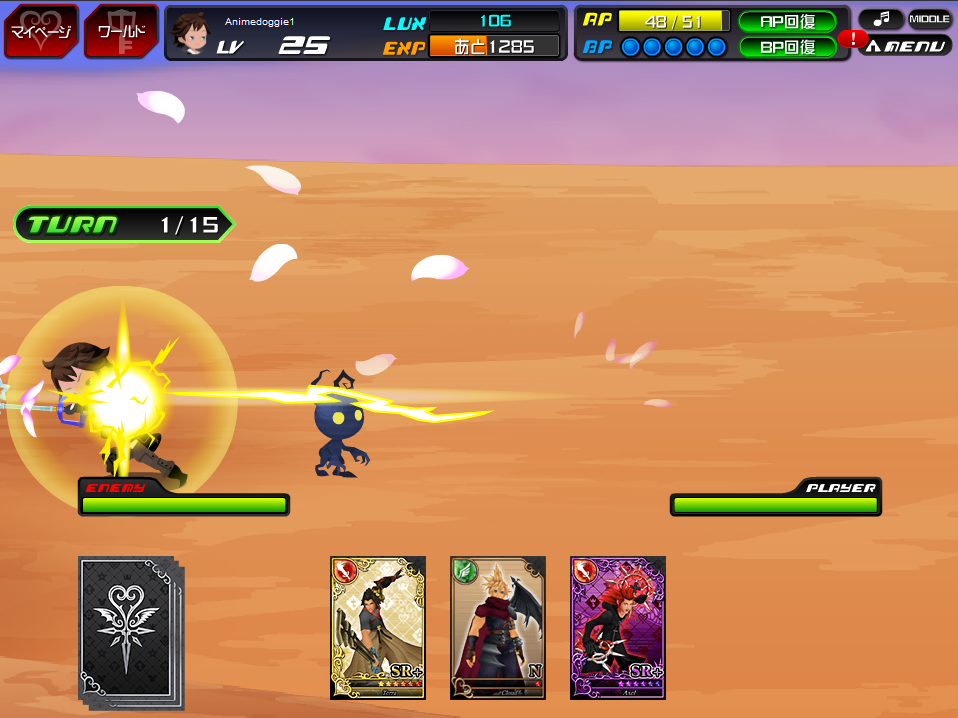Open the MENU dropdown

click(x=906, y=46)
